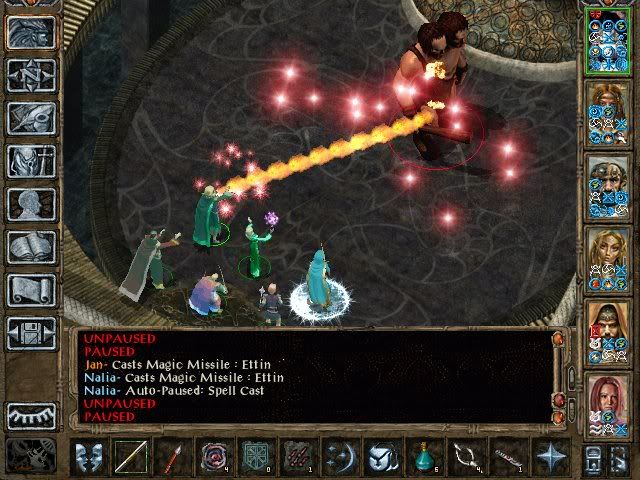640x480 pixels.
Task: Click the closed-eye rest button
Action: pyautogui.click(x=31, y=415)
